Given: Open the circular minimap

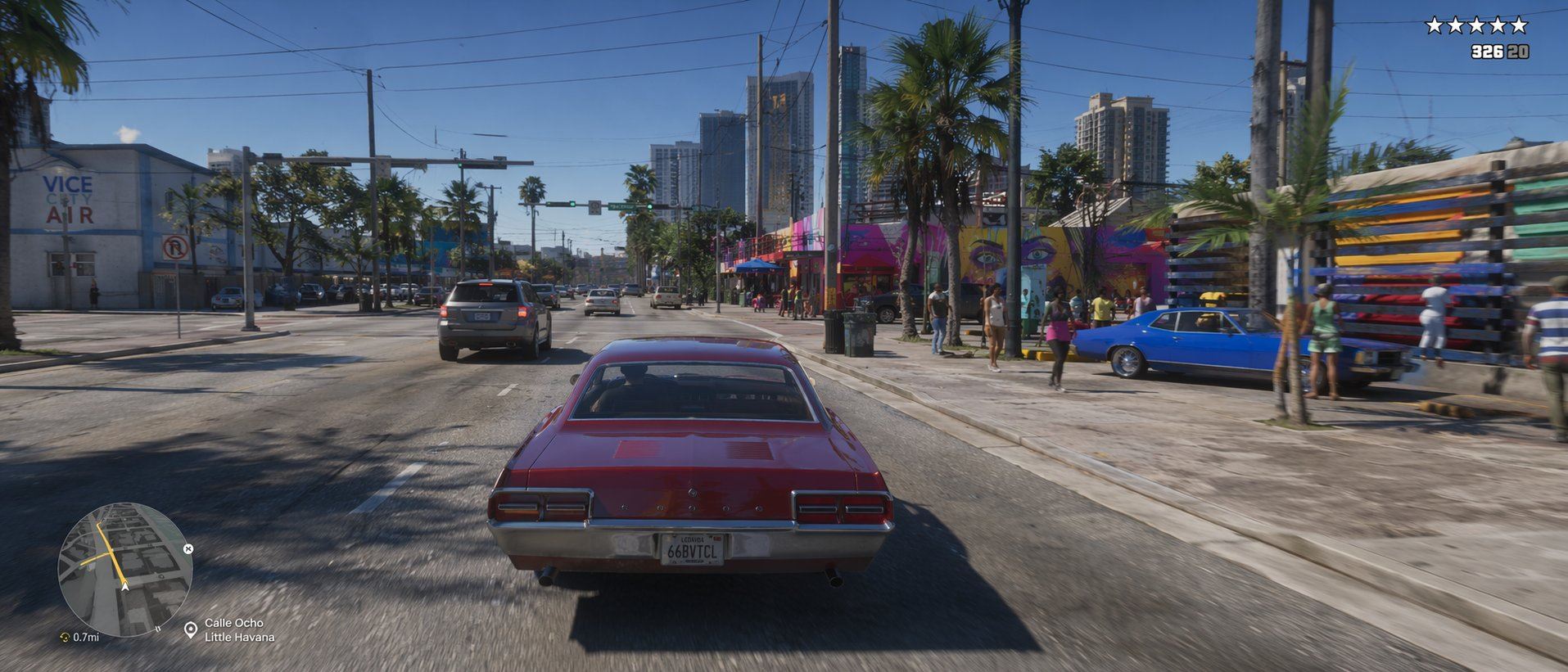Looking at the screenshot, I should coord(124,571).
